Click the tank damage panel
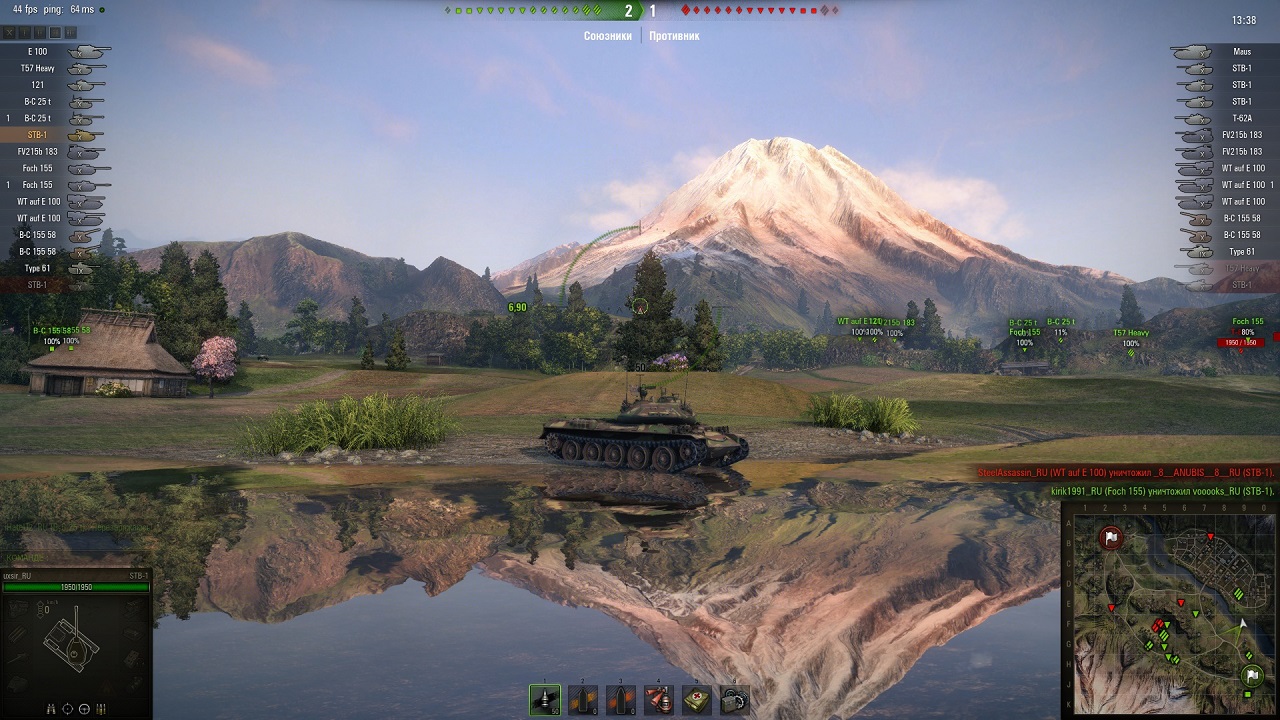The height and width of the screenshot is (720, 1280). point(76,645)
